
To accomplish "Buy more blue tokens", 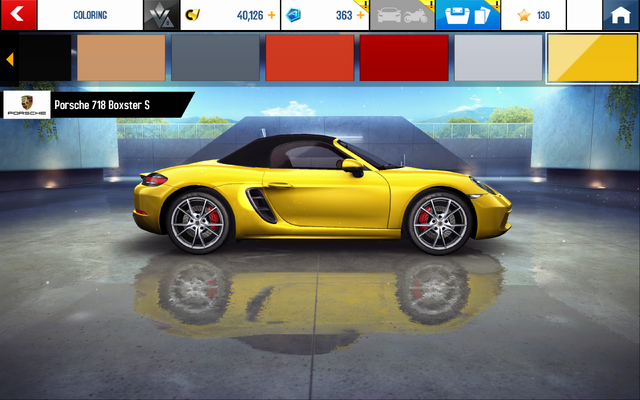I will pyautogui.click(x=360, y=15).
